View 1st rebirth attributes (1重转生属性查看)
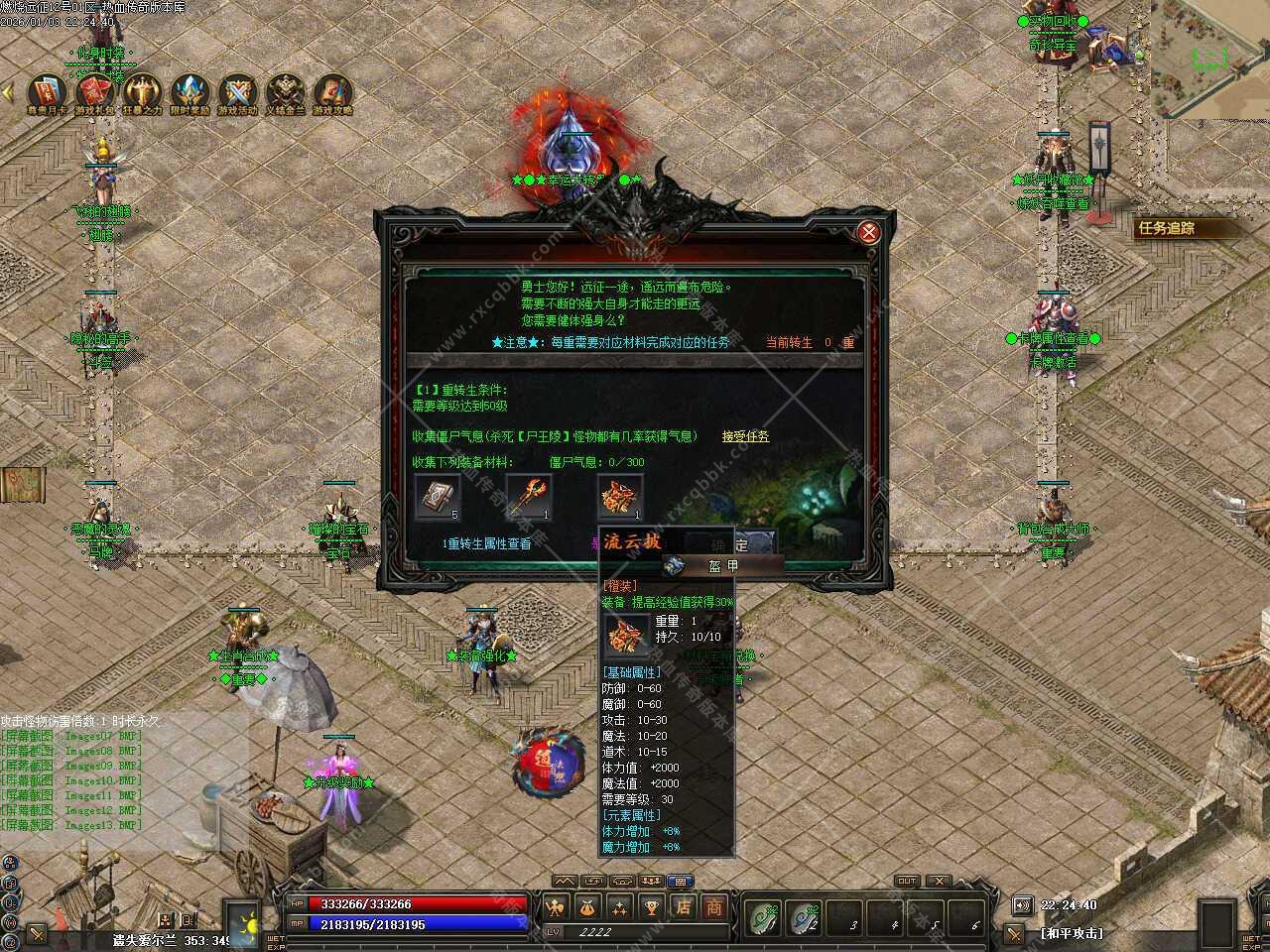This screenshot has width=1270, height=952. point(486,543)
